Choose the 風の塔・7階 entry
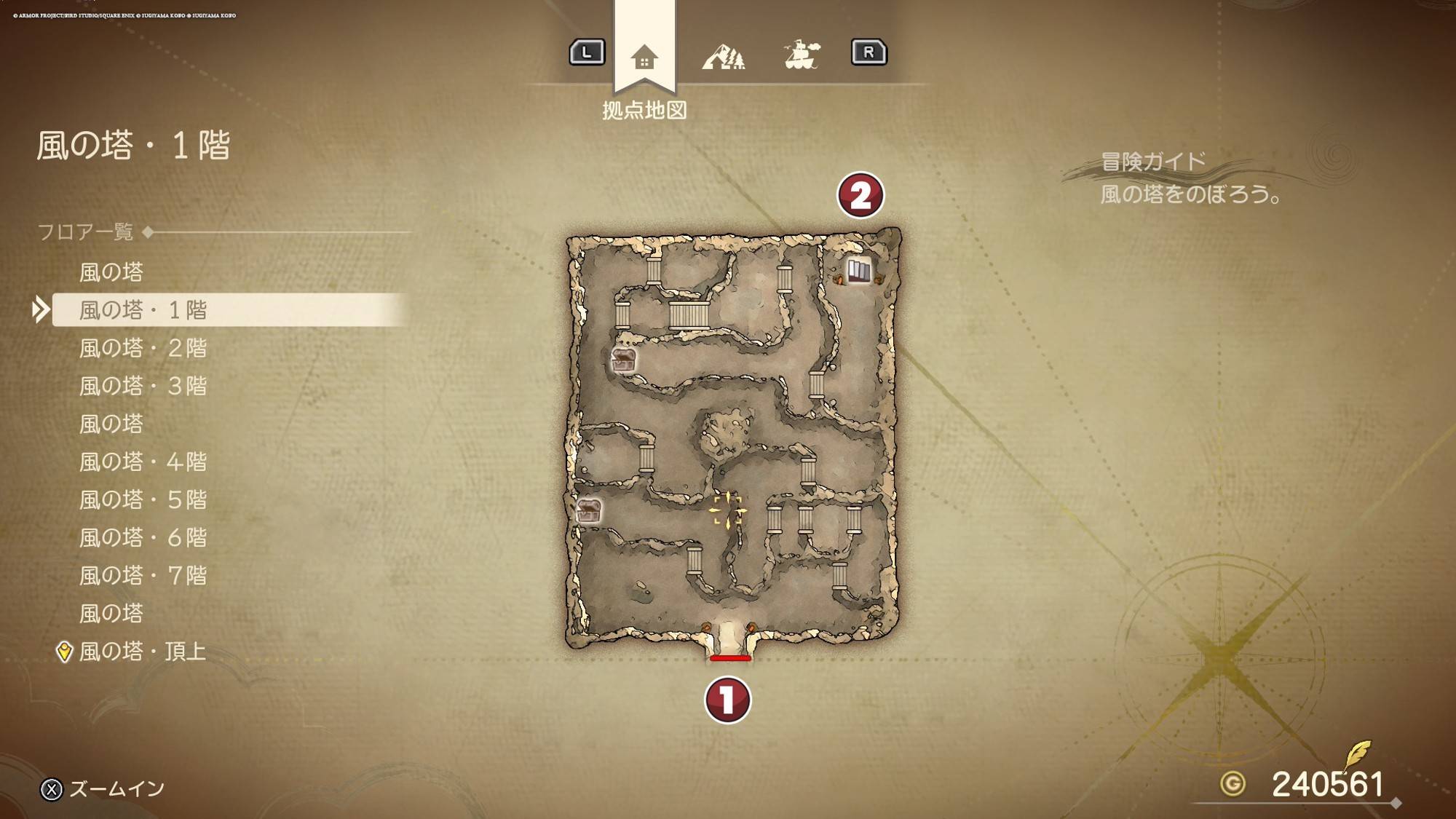 click(x=143, y=575)
